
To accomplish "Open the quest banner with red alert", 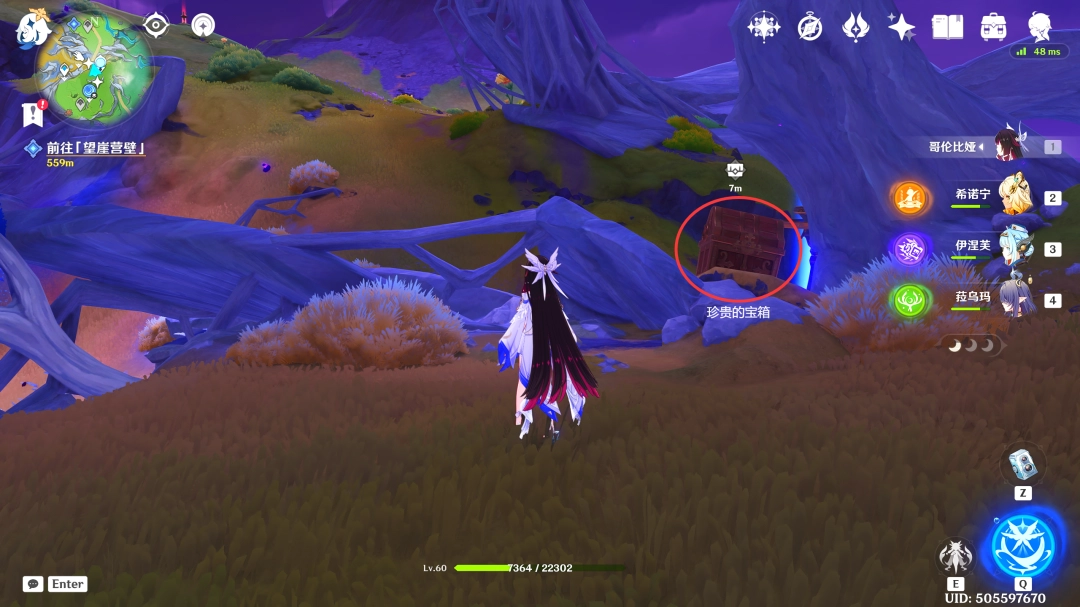I will tap(33, 114).
